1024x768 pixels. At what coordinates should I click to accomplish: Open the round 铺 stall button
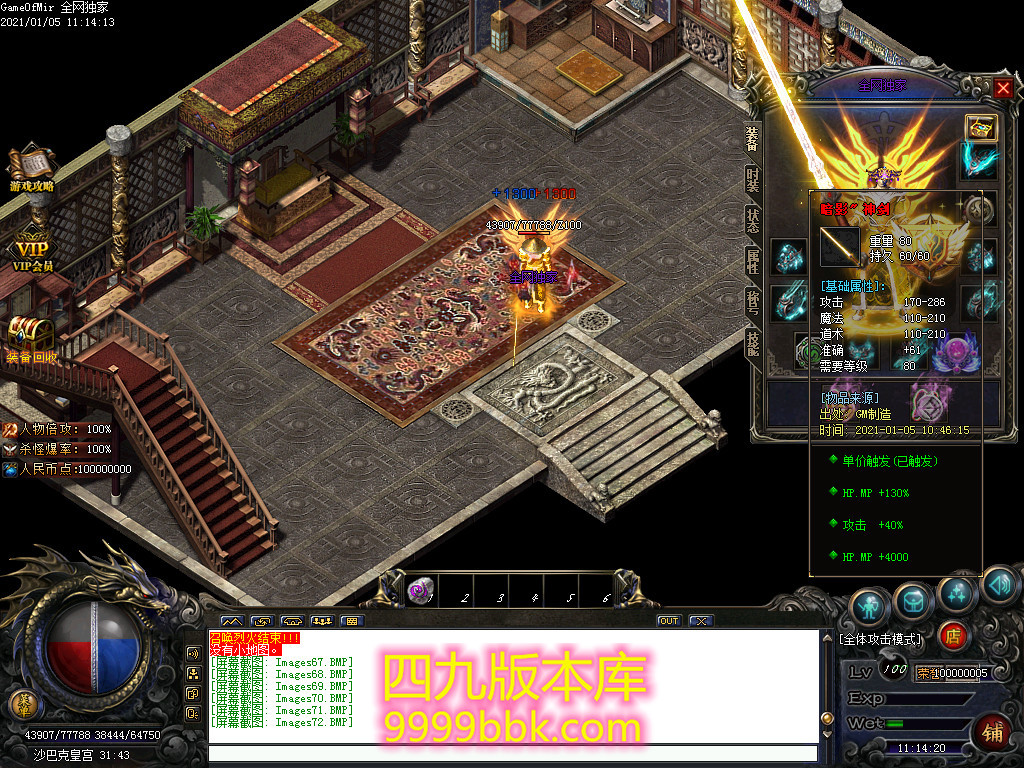pos(993,729)
